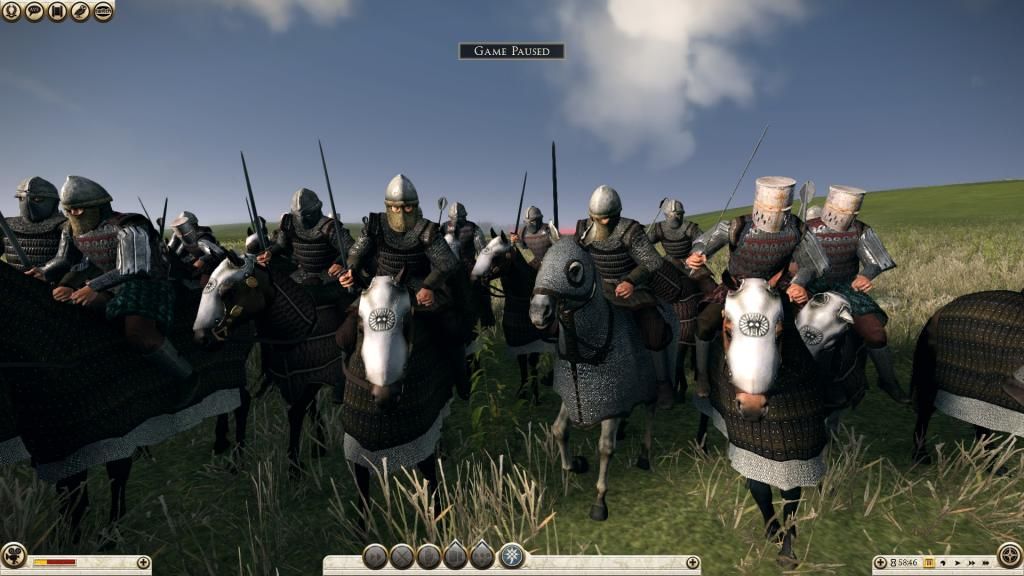Expand the bottom-left panel plus button

[x=143, y=563]
